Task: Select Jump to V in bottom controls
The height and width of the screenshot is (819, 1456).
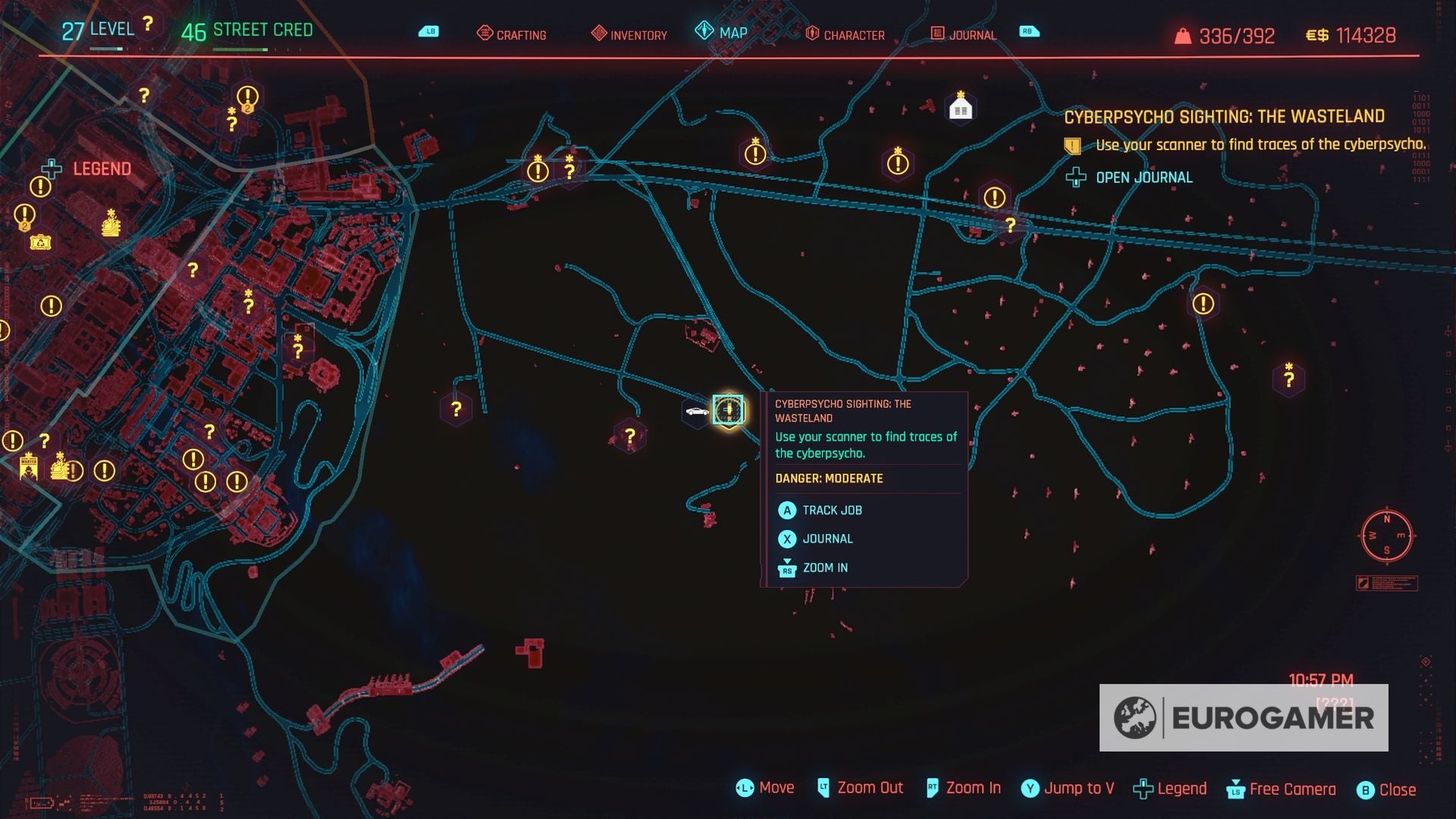Action: 1068,789
